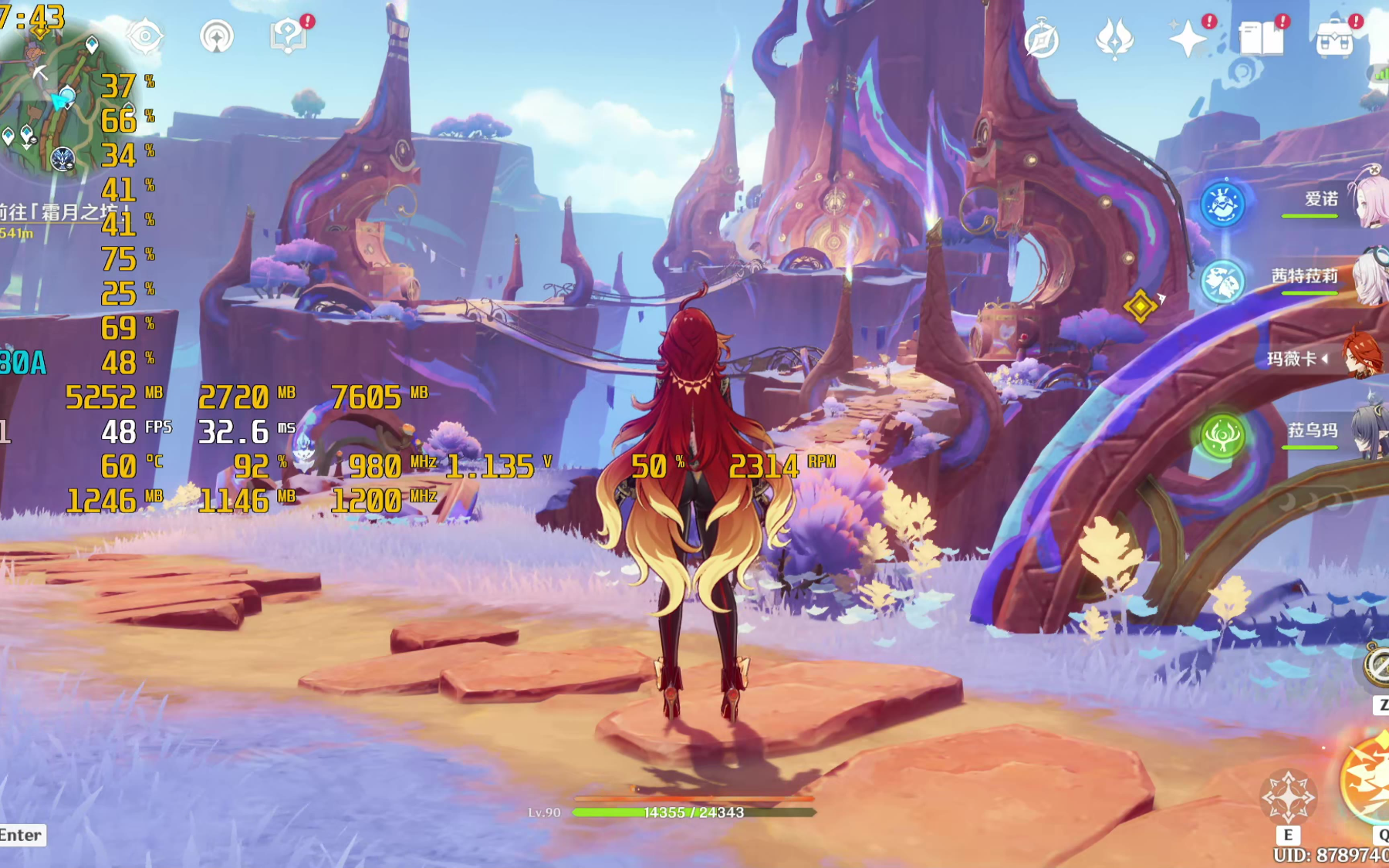Image resolution: width=1389 pixels, height=868 pixels.
Task: Trigger 菈乌玛's green off-field burst icon
Action: tap(1222, 436)
